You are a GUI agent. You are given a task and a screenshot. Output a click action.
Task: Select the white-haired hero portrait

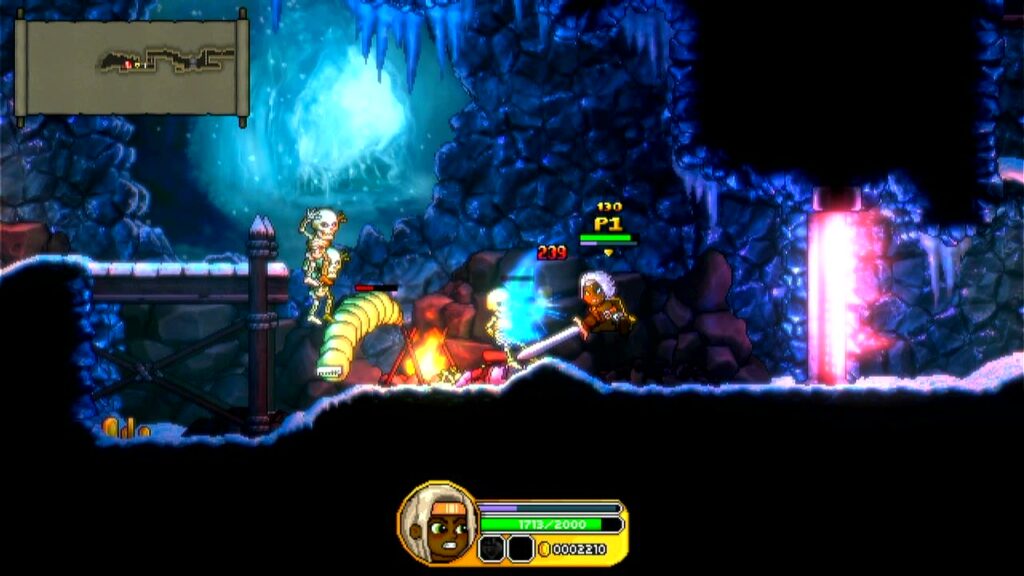(x=437, y=525)
